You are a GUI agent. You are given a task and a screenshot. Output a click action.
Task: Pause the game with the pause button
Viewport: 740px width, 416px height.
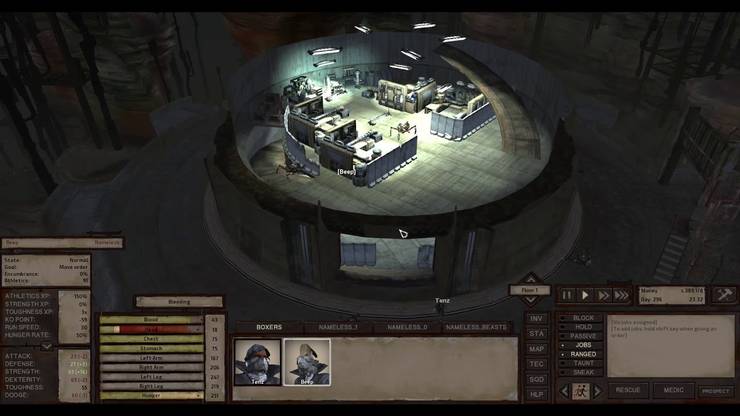(568, 295)
